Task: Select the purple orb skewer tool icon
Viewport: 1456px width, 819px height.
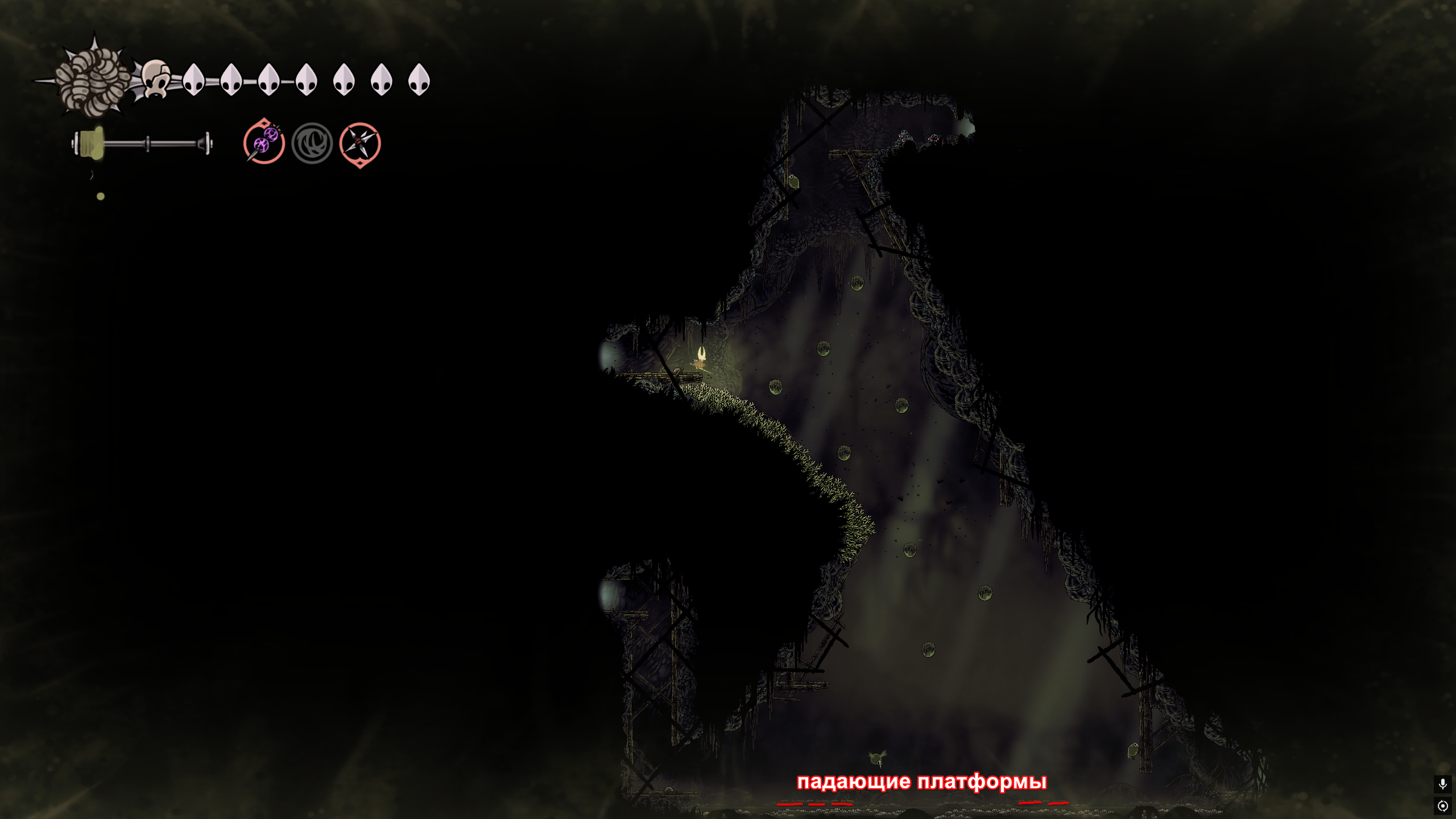Action: tap(264, 142)
